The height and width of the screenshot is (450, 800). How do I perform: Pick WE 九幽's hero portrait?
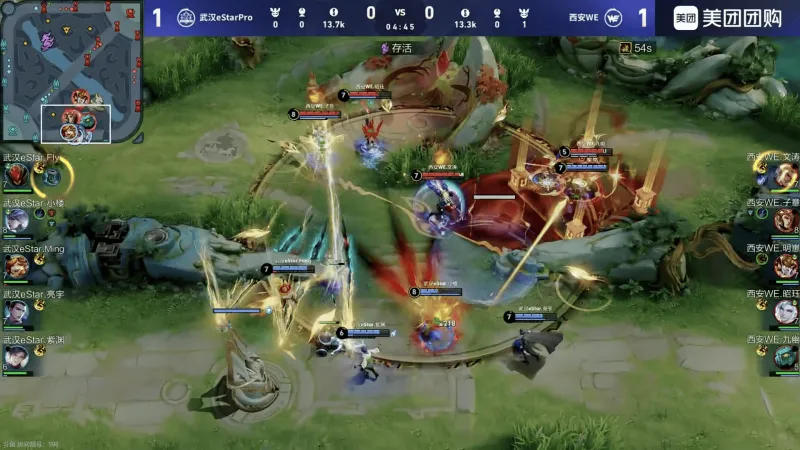coord(785,357)
